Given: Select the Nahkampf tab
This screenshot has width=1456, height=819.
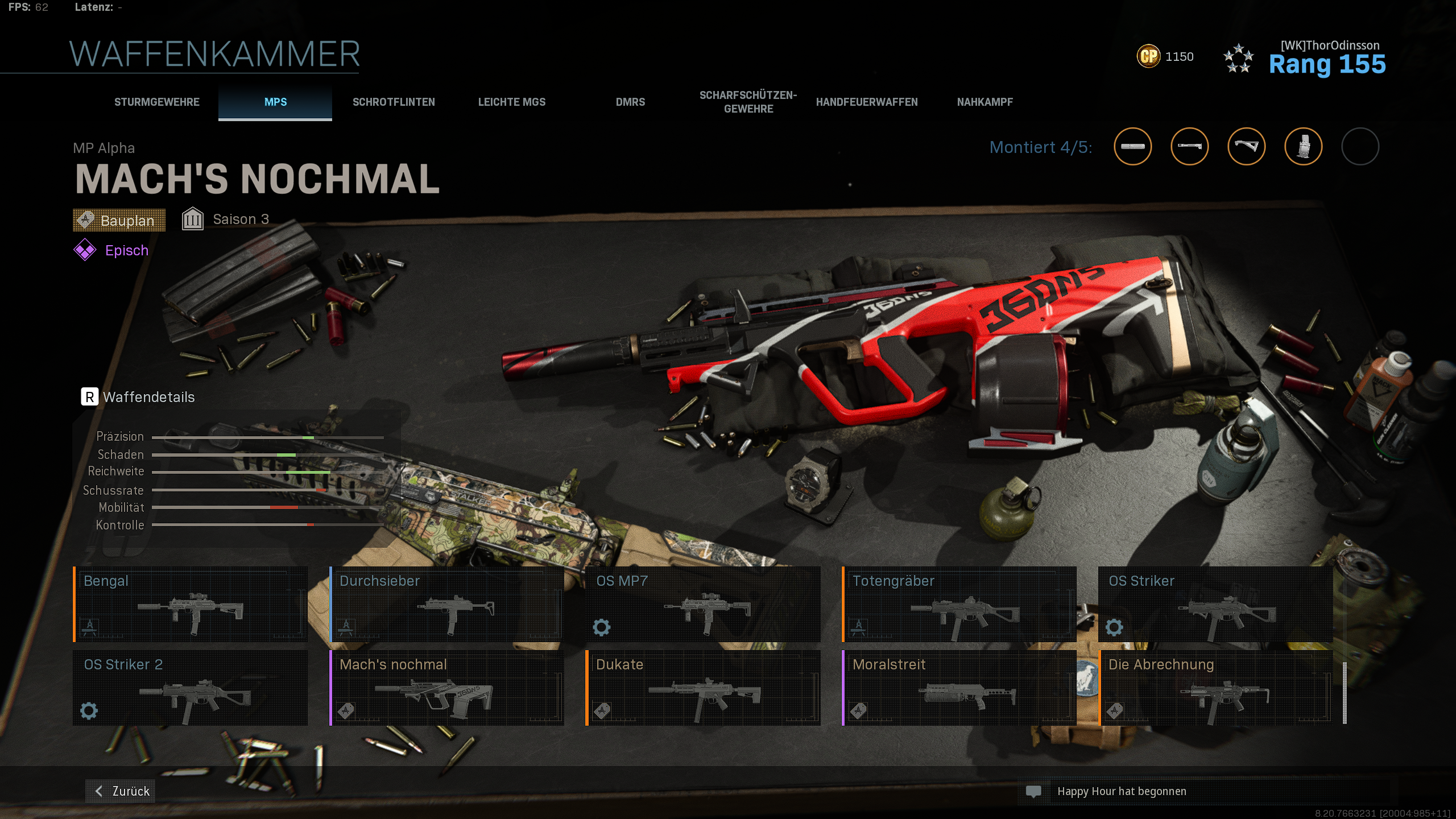Looking at the screenshot, I should click(985, 102).
